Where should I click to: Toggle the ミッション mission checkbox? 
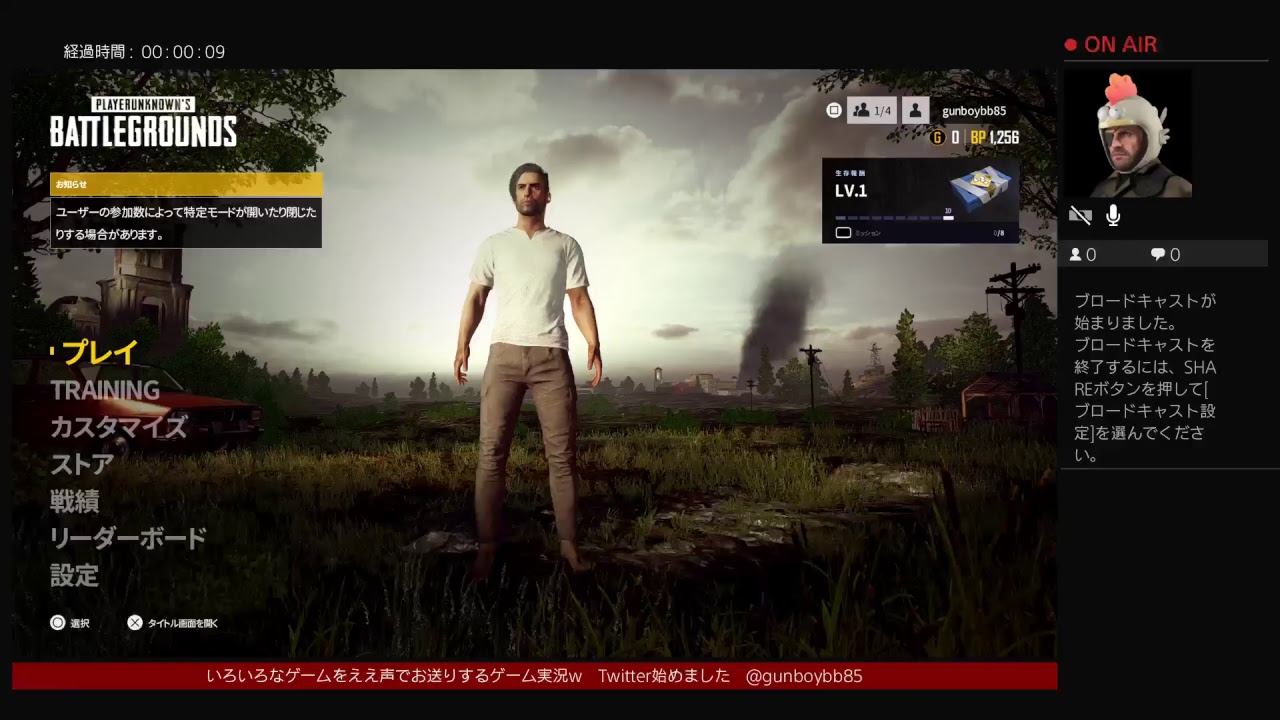842,231
